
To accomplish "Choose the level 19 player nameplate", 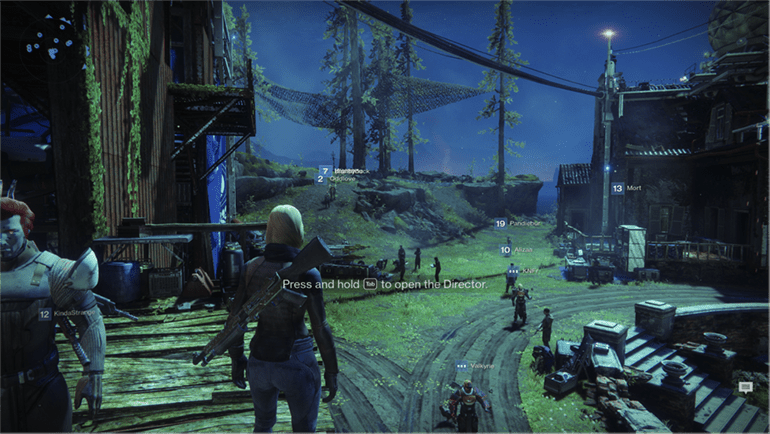I will coord(516,223).
